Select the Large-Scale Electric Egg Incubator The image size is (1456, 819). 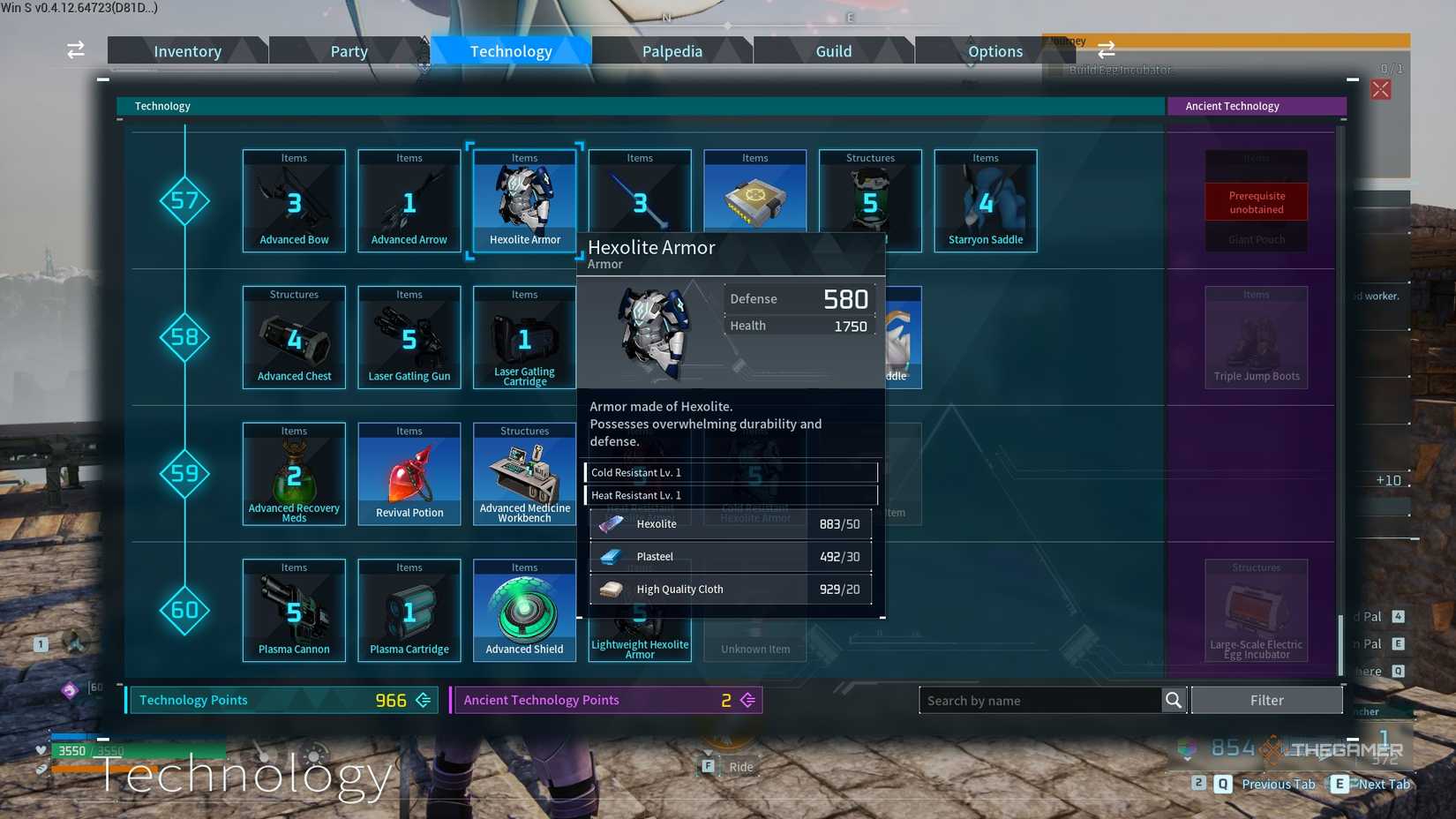coord(1255,609)
